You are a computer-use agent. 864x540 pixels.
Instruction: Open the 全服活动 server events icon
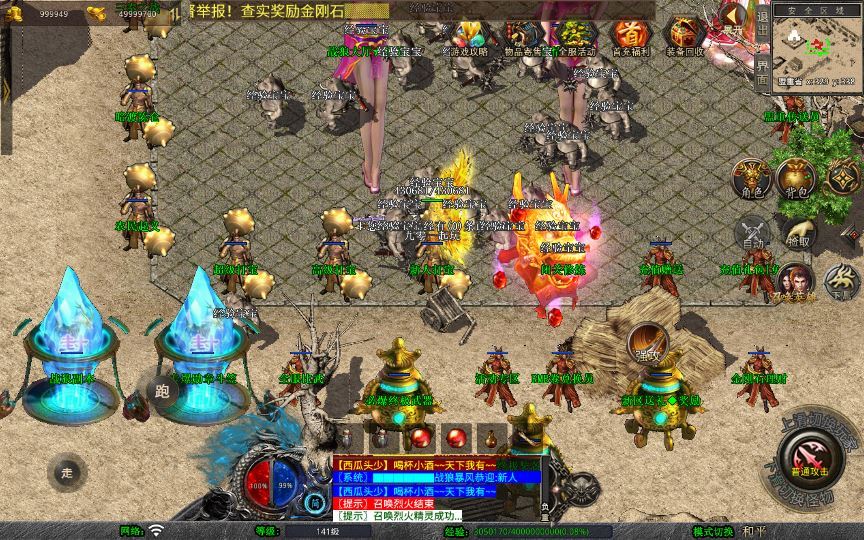pos(573,36)
